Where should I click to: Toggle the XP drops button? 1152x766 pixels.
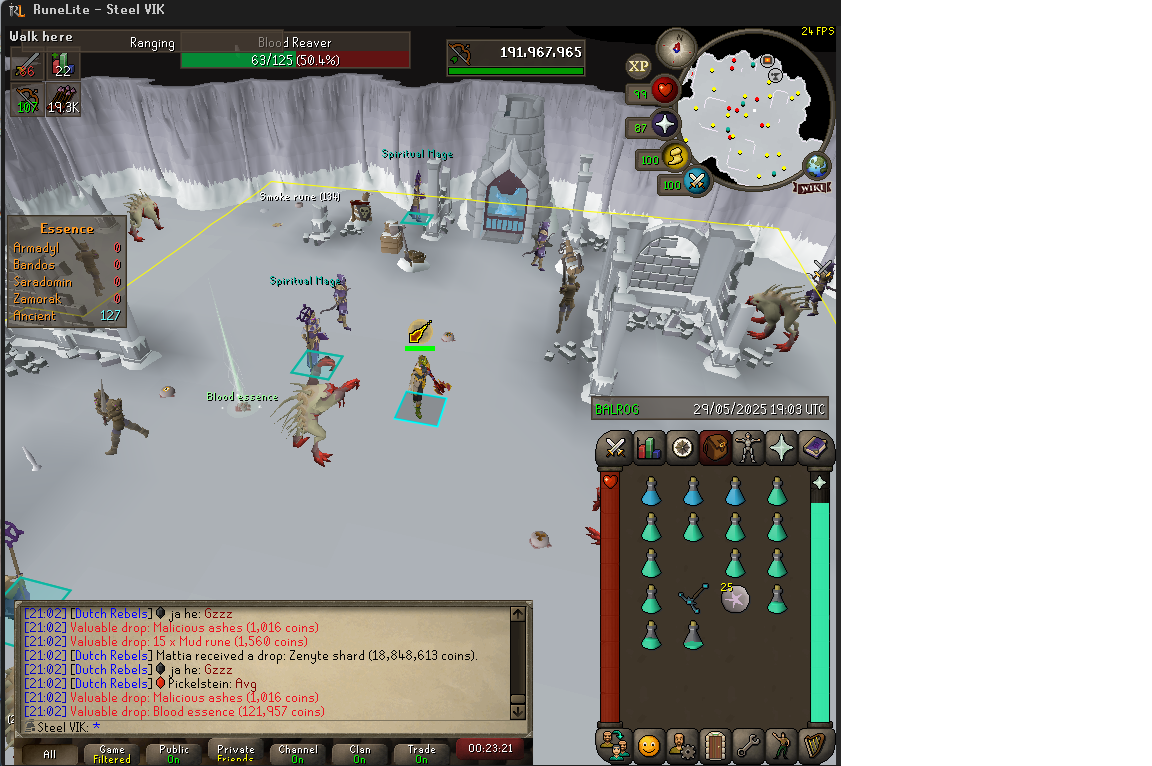(x=638, y=67)
